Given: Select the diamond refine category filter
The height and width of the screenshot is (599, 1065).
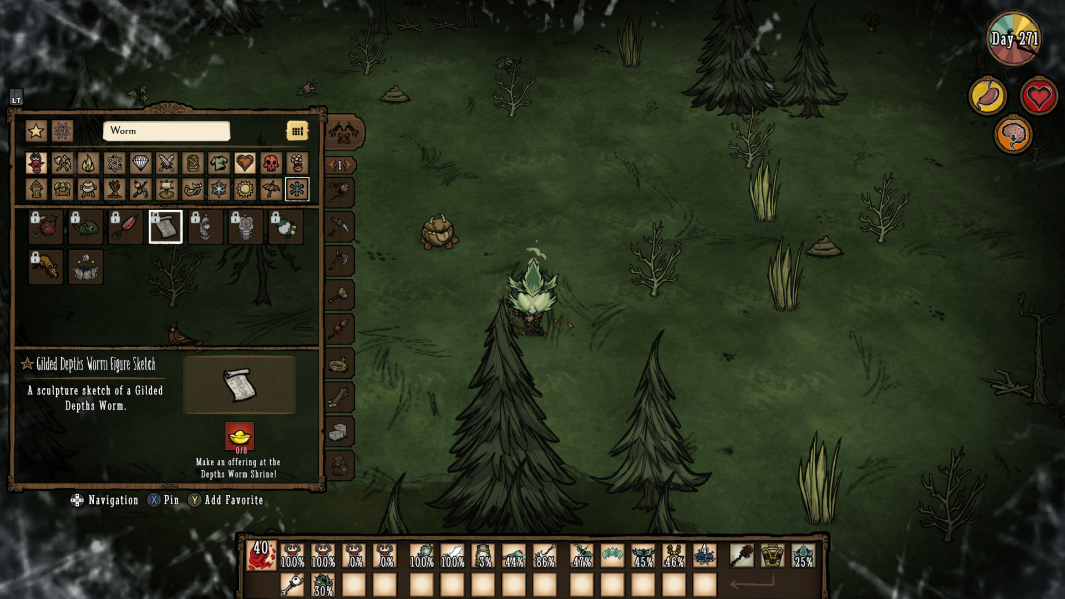Looking at the screenshot, I should click(x=141, y=163).
